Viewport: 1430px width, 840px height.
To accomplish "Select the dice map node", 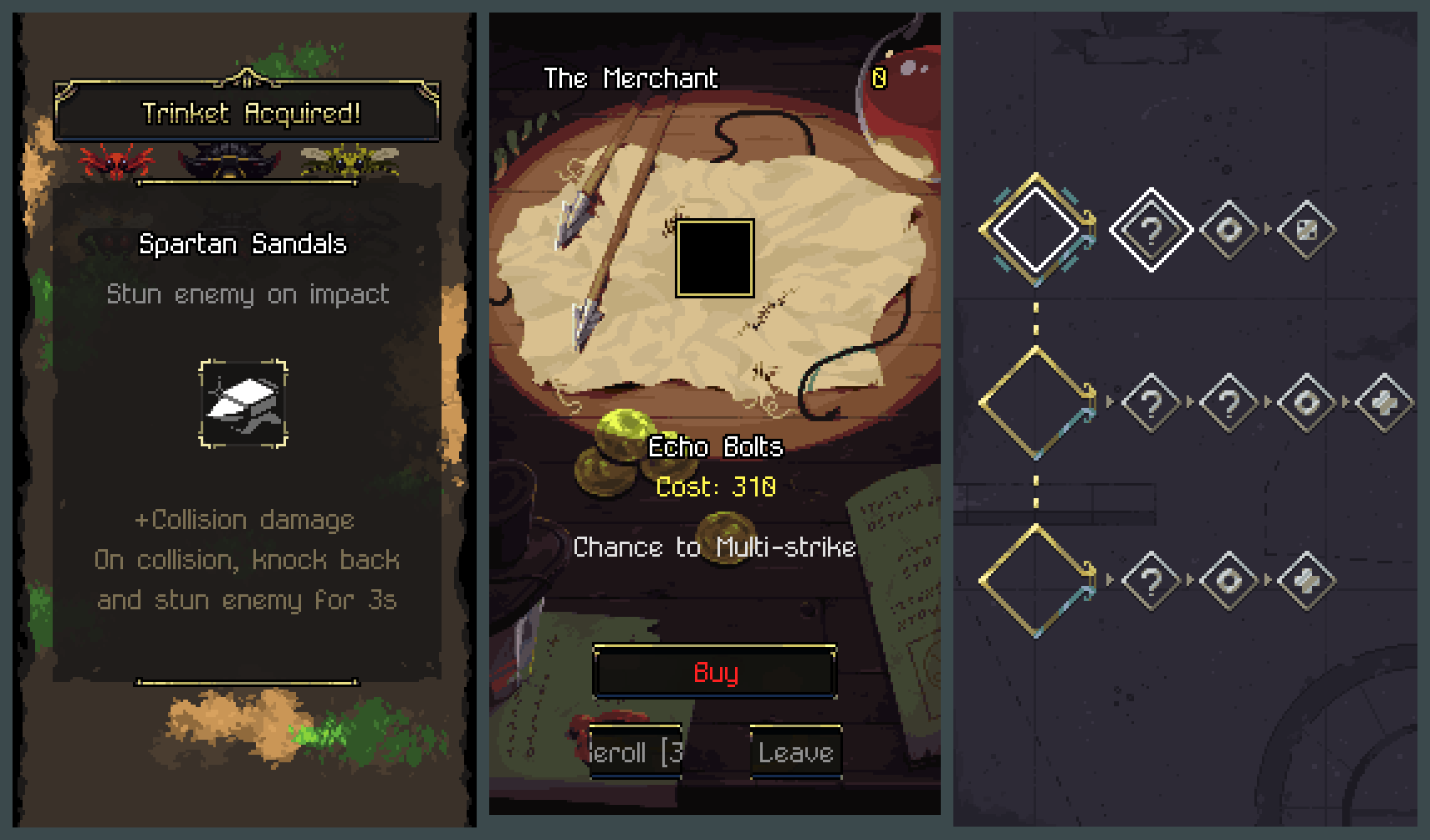I will click(x=1306, y=229).
